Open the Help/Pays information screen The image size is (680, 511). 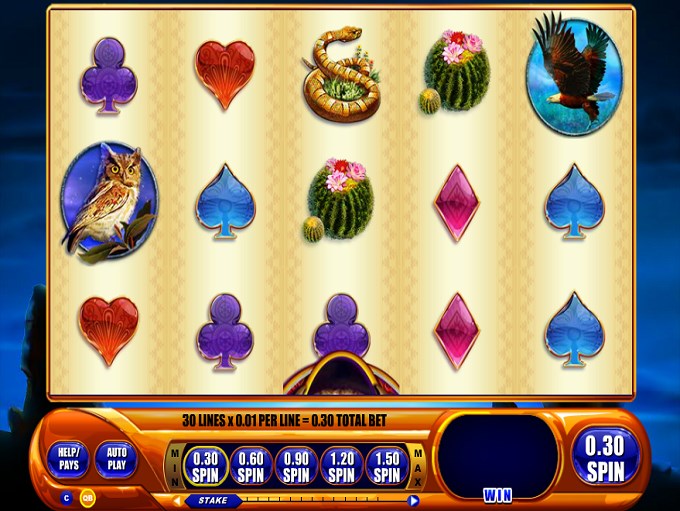[x=68, y=459]
